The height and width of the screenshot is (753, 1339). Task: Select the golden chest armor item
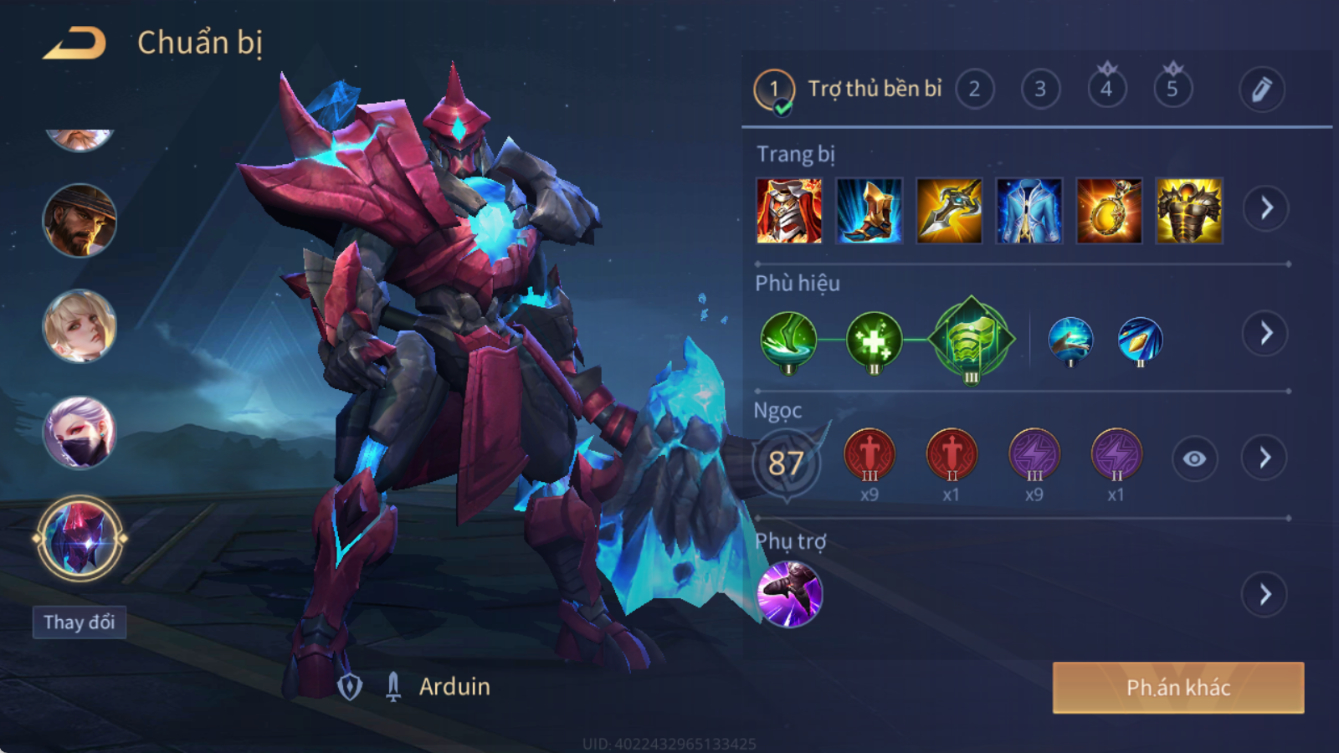1189,211
